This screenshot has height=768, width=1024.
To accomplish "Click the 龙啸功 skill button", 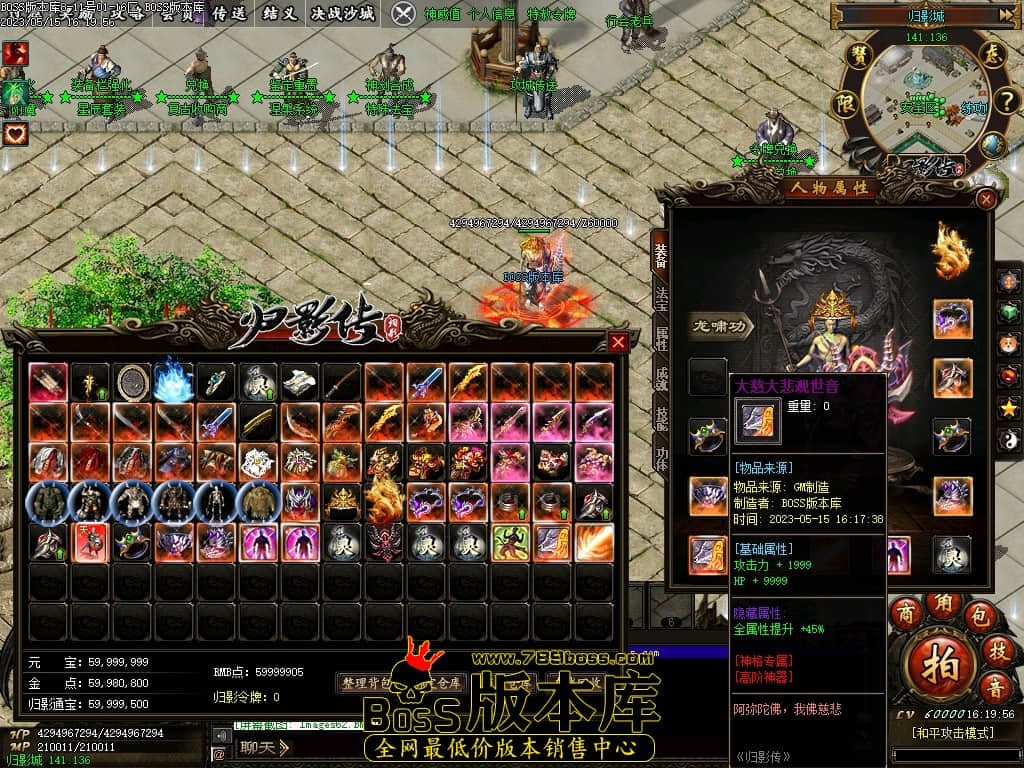I will [721, 325].
